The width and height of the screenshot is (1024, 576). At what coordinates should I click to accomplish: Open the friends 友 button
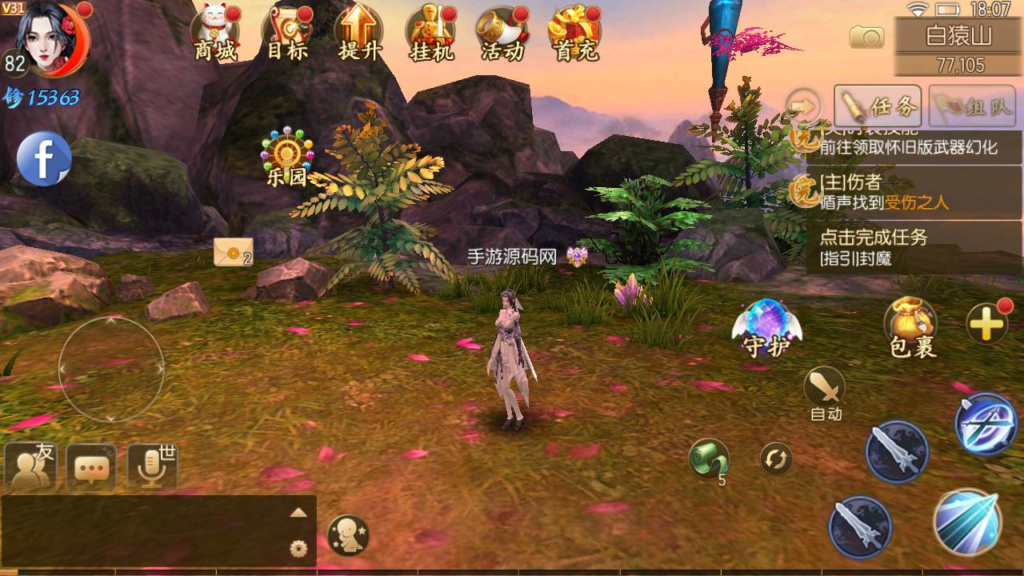(x=32, y=467)
